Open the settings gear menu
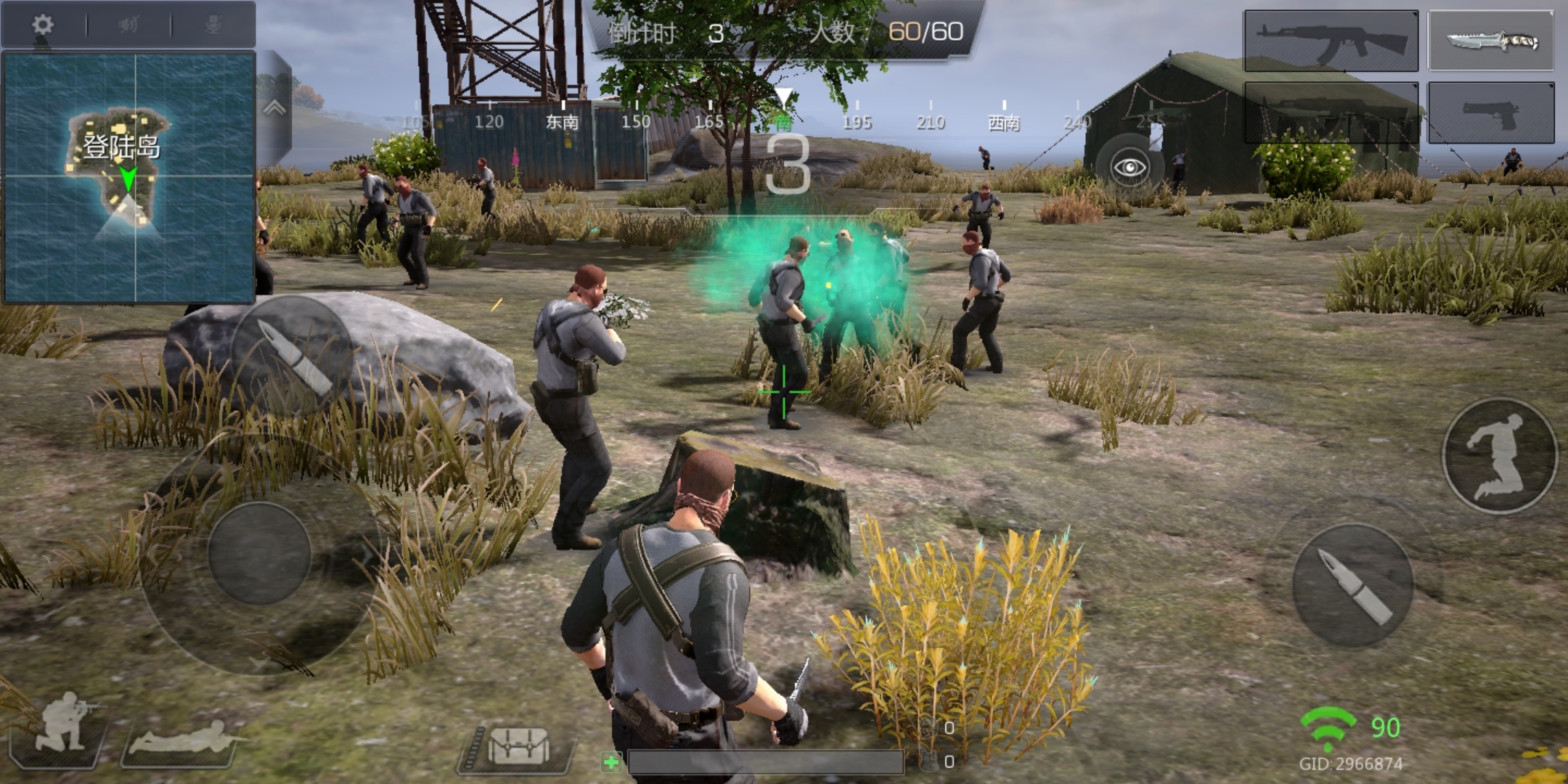1568x784 pixels. 43,25
